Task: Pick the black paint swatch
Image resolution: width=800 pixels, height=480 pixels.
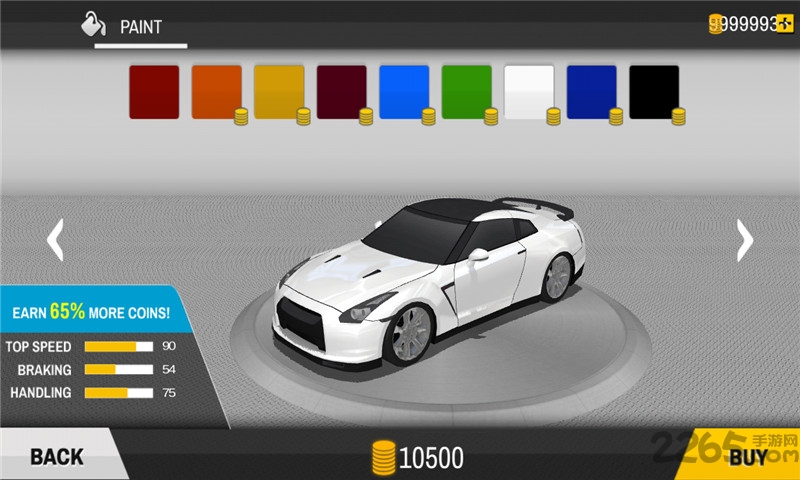Action: pyautogui.click(x=654, y=92)
